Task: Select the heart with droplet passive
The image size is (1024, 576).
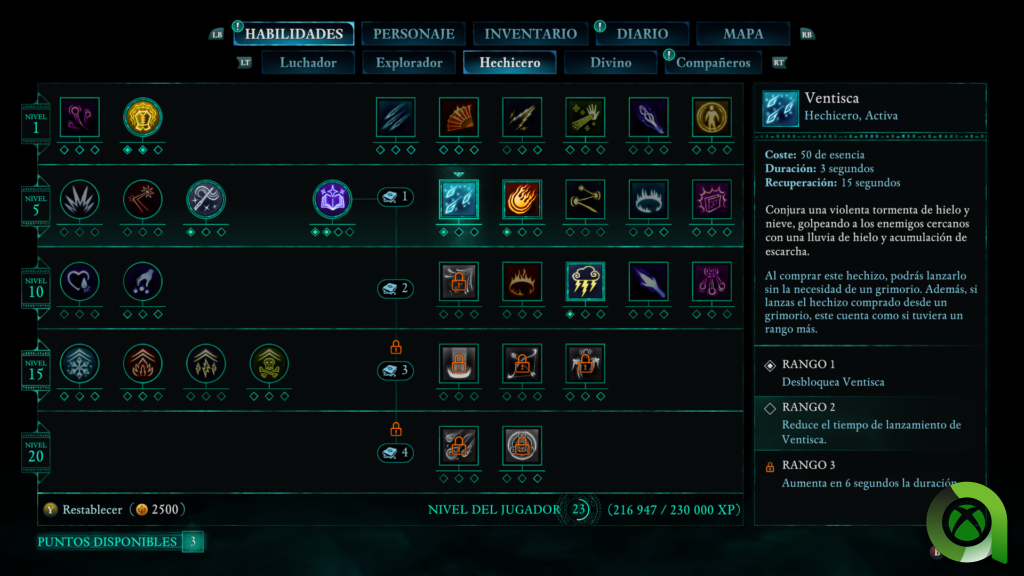Action: (x=80, y=282)
